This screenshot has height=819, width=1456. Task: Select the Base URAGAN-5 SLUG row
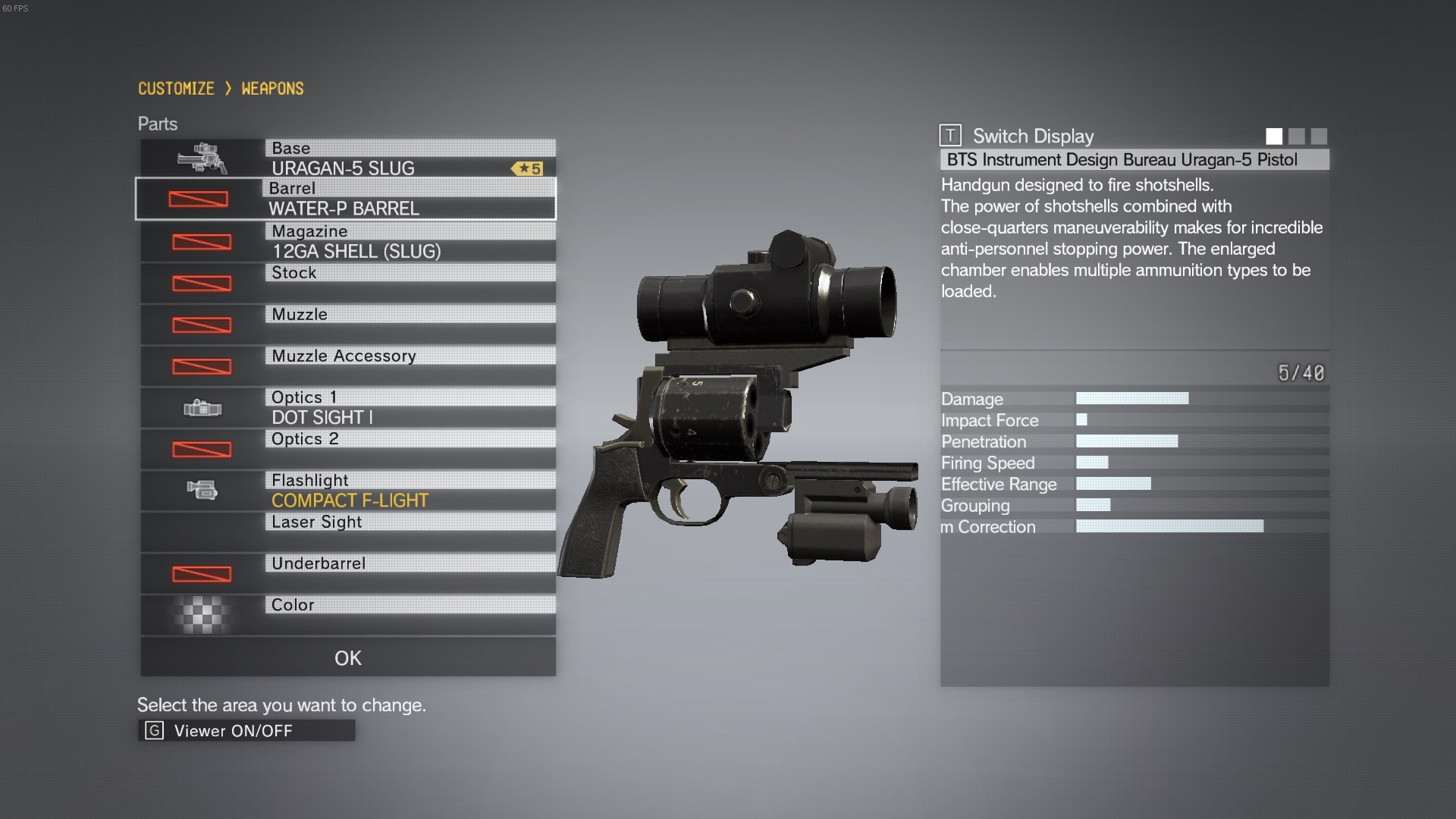tap(347, 158)
